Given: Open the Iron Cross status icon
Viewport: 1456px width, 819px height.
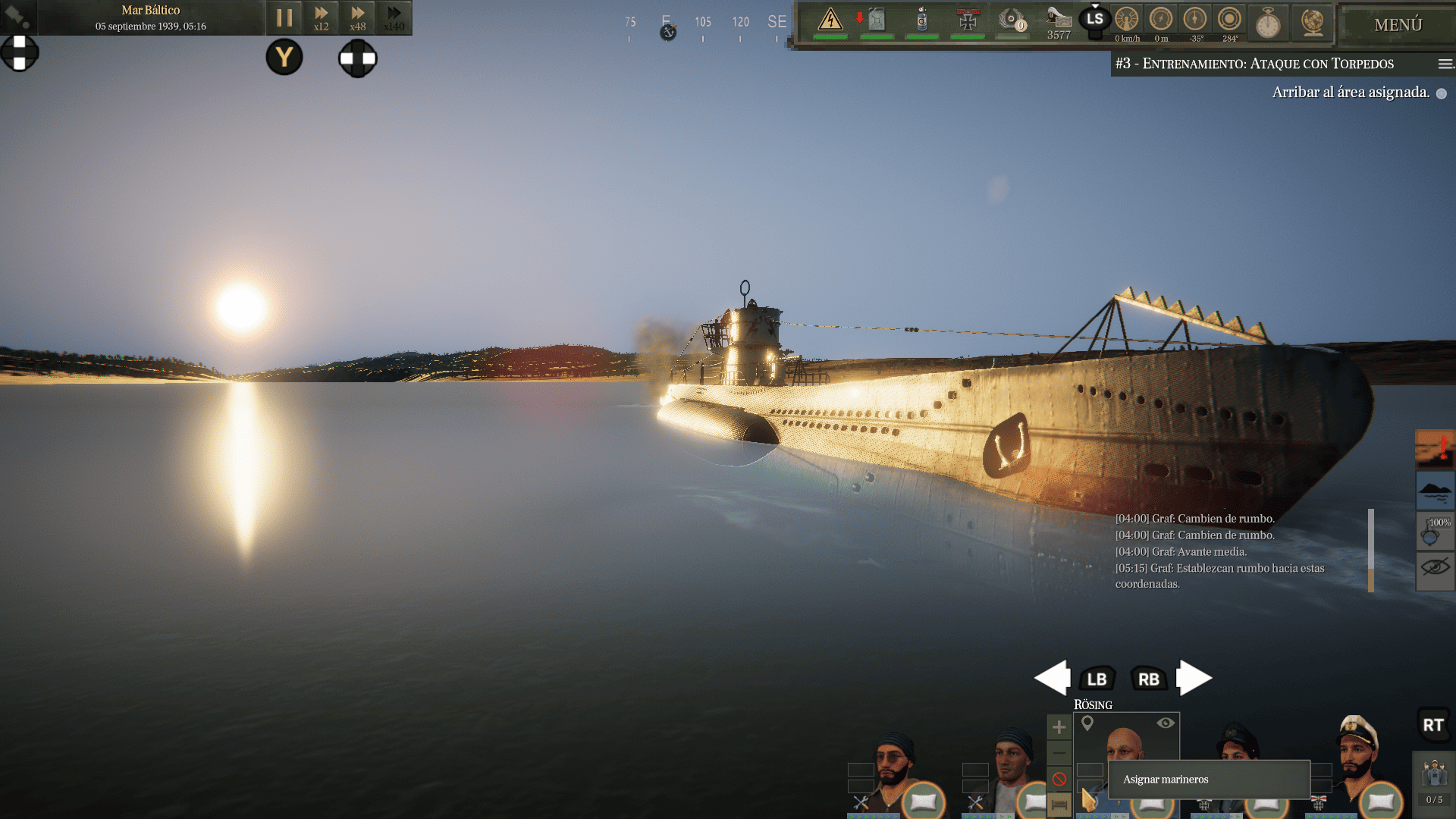Looking at the screenshot, I should click(x=968, y=20).
